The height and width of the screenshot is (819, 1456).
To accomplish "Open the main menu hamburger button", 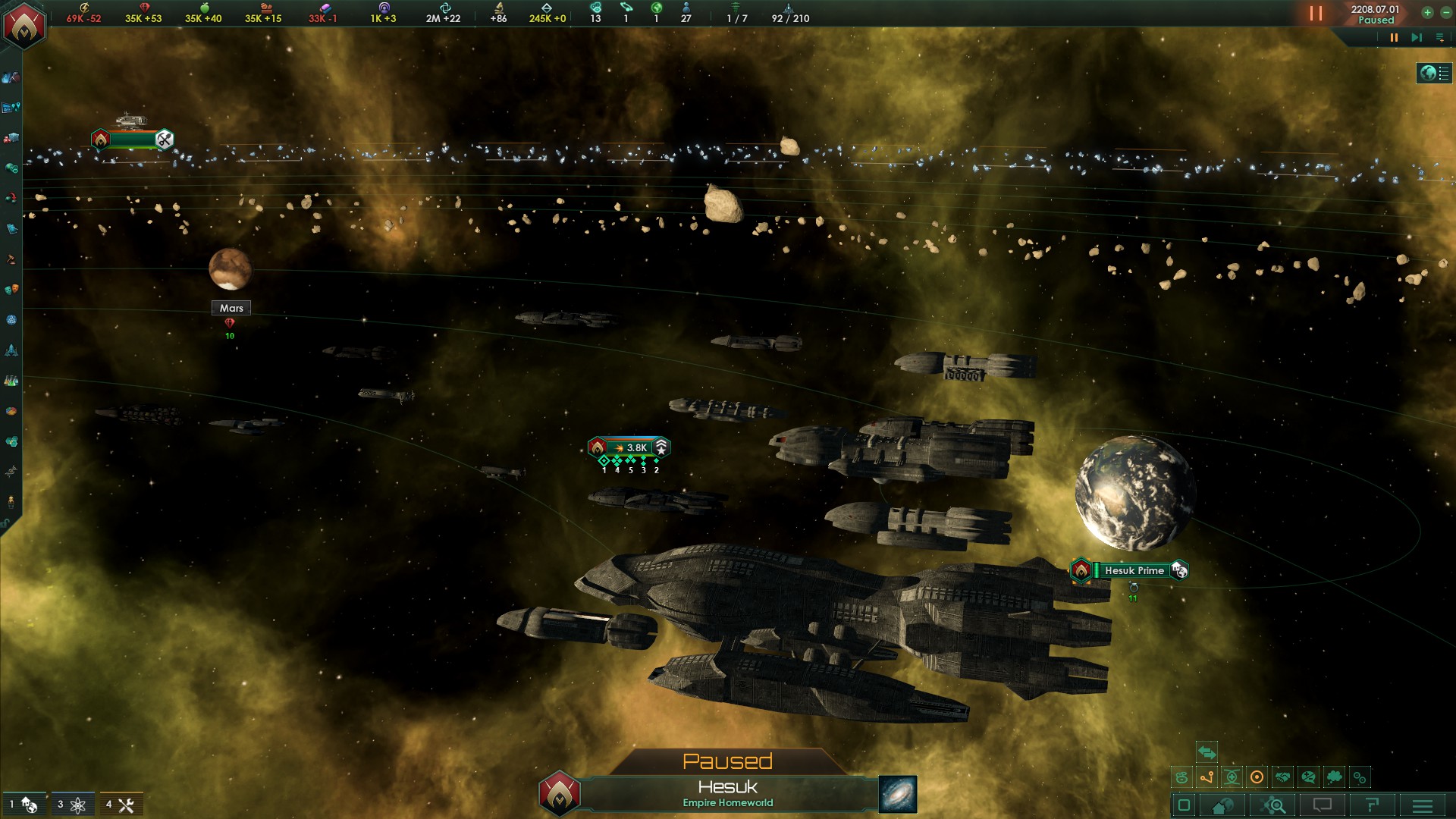I will pos(1422,805).
